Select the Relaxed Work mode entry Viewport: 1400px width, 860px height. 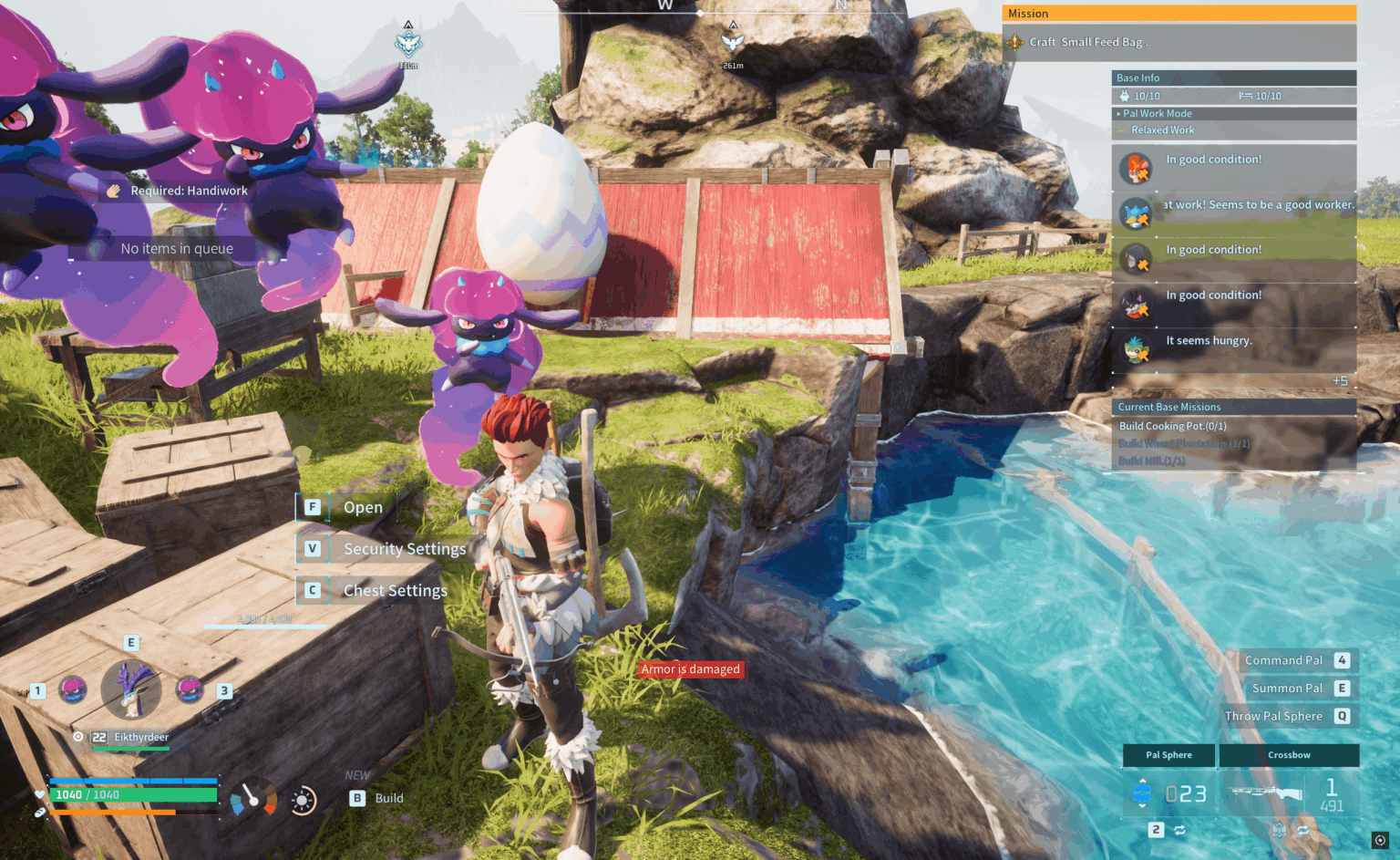(1162, 130)
